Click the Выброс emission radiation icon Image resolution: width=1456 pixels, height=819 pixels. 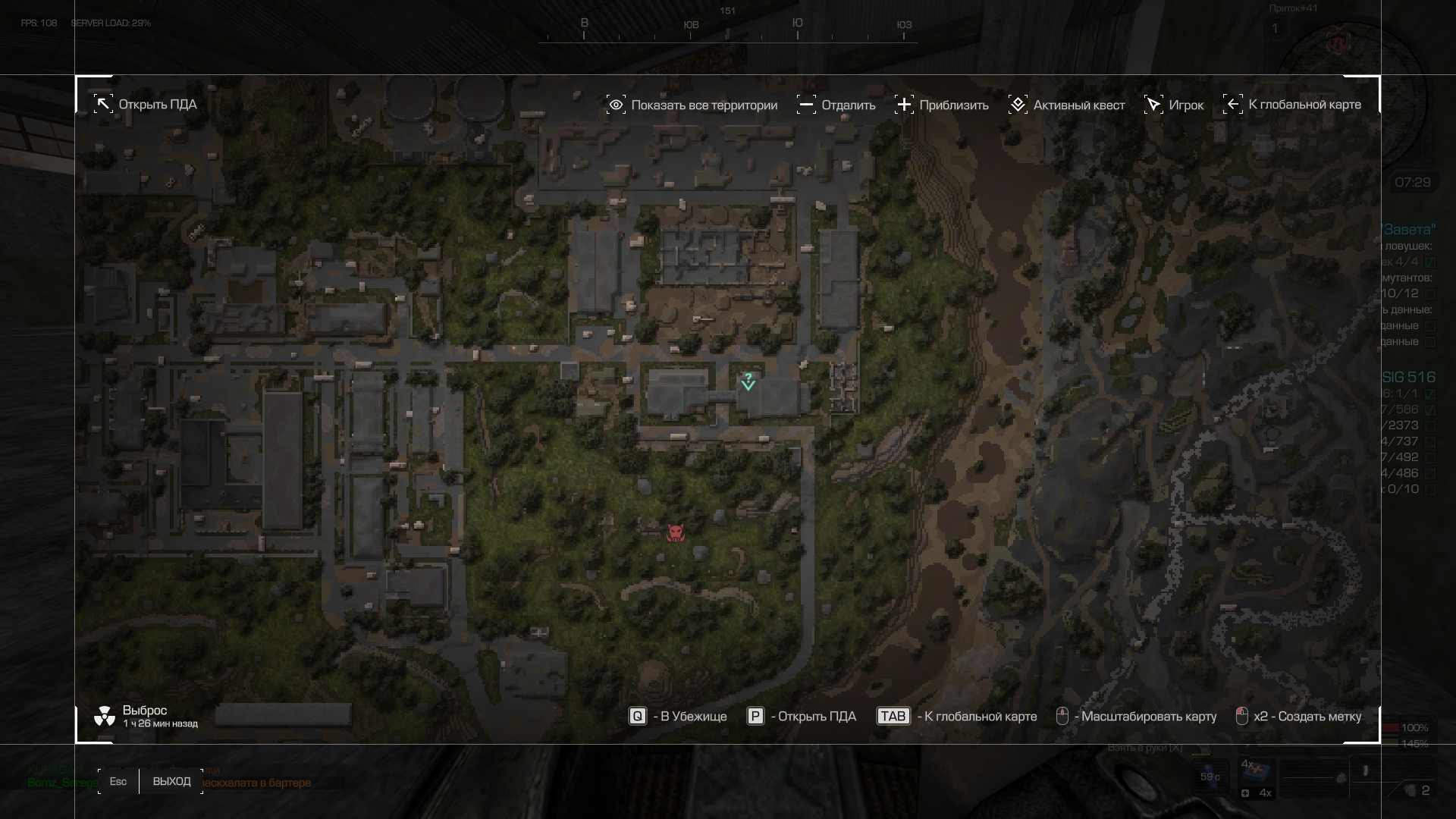[x=105, y=716]
